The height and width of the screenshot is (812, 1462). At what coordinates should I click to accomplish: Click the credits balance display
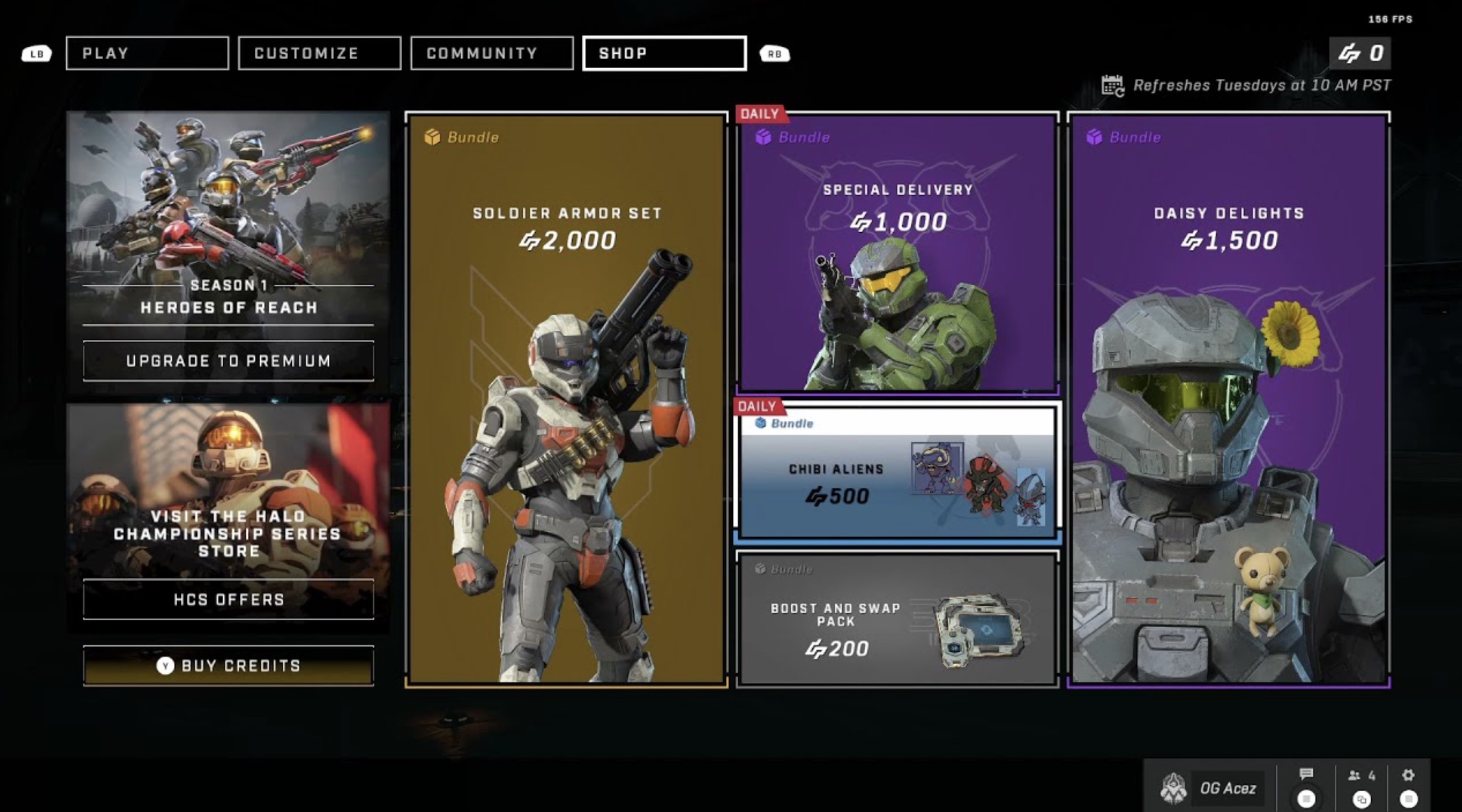tap(1360, 53)
